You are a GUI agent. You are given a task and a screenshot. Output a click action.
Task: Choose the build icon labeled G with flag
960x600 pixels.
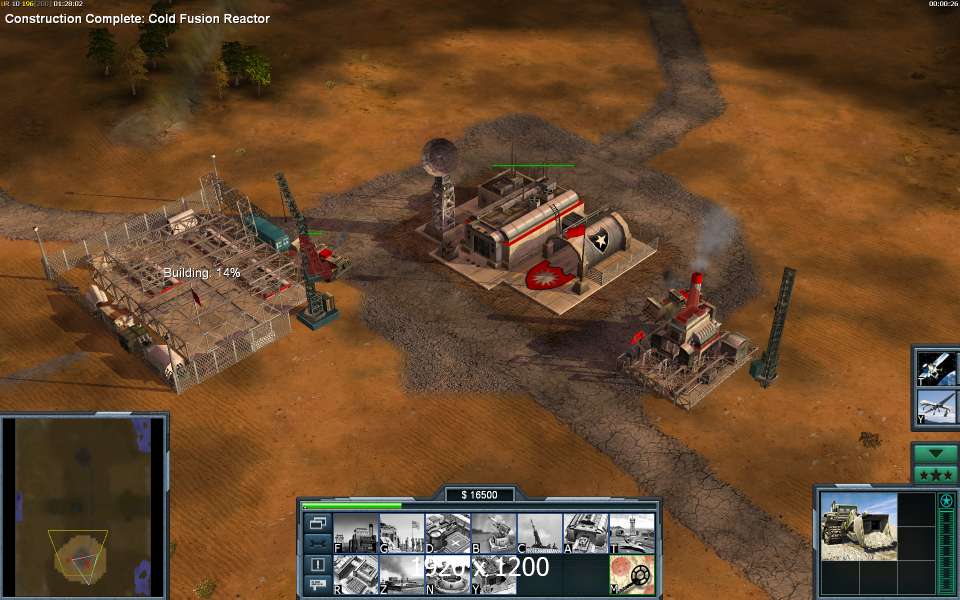click(400, 533)
